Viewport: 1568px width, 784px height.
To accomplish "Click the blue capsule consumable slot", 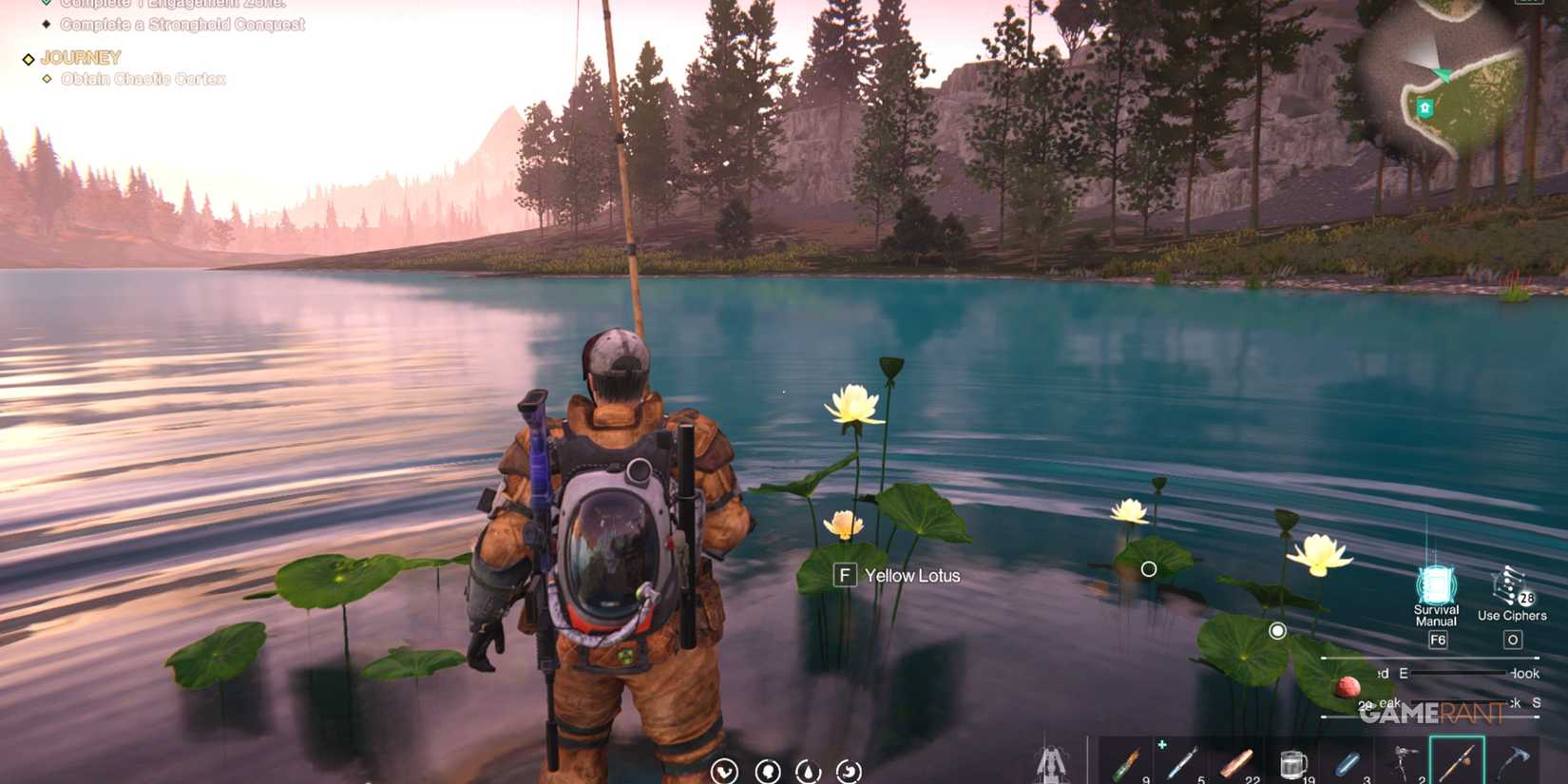I will pos(1348,760).
